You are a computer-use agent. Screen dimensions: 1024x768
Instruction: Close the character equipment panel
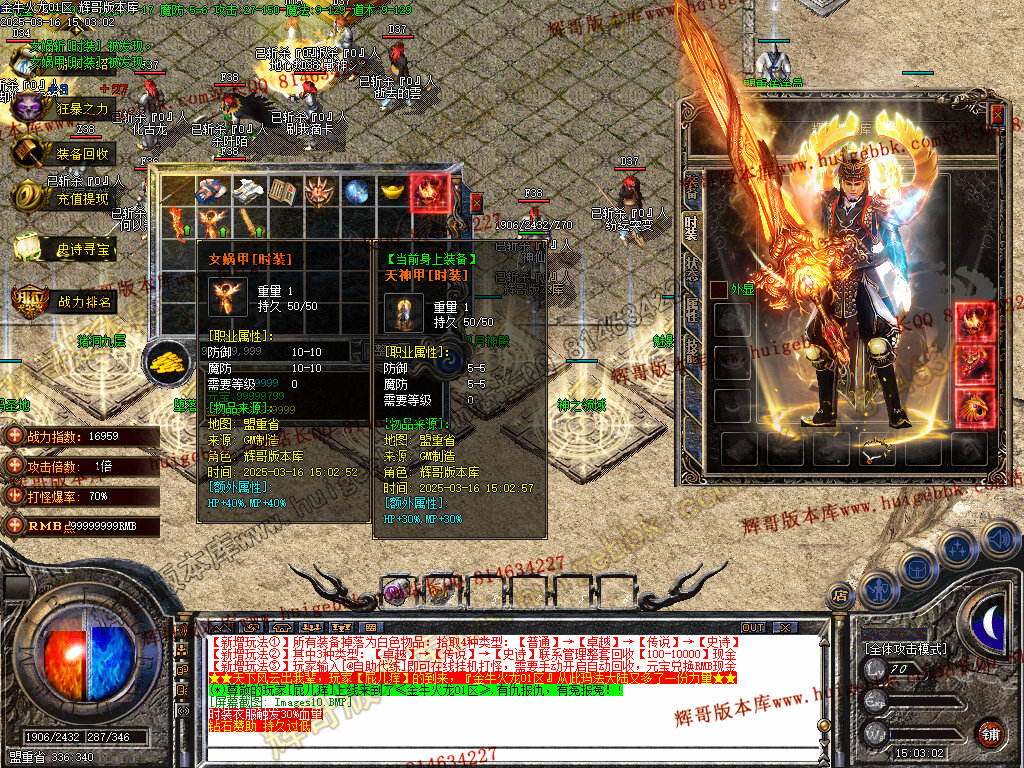pos(996,113)
